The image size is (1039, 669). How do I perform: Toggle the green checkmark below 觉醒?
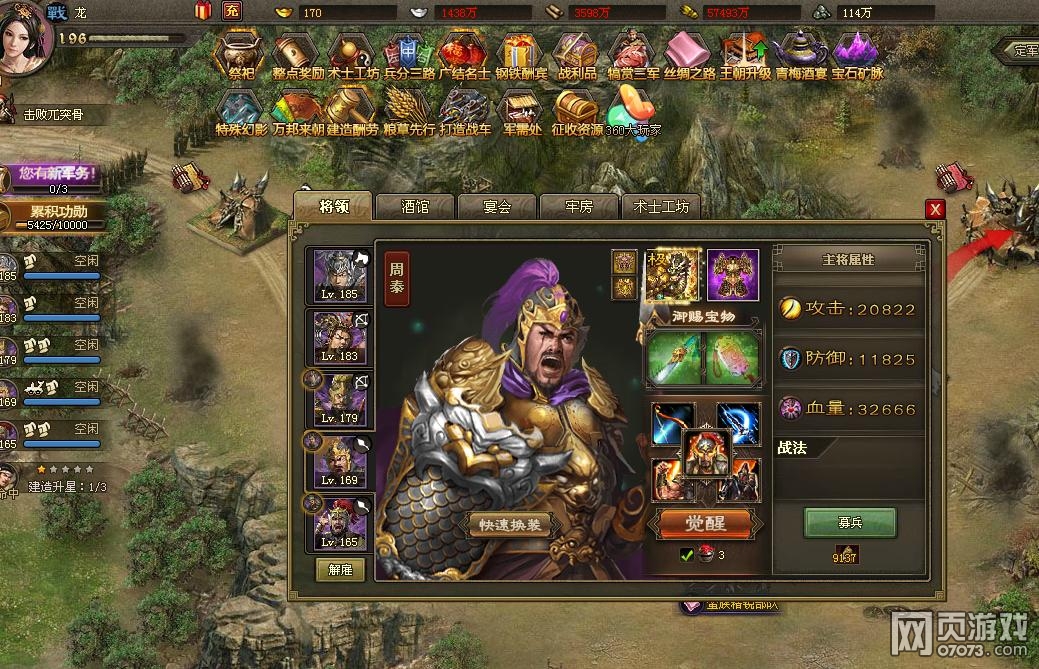tap(686, 555)
